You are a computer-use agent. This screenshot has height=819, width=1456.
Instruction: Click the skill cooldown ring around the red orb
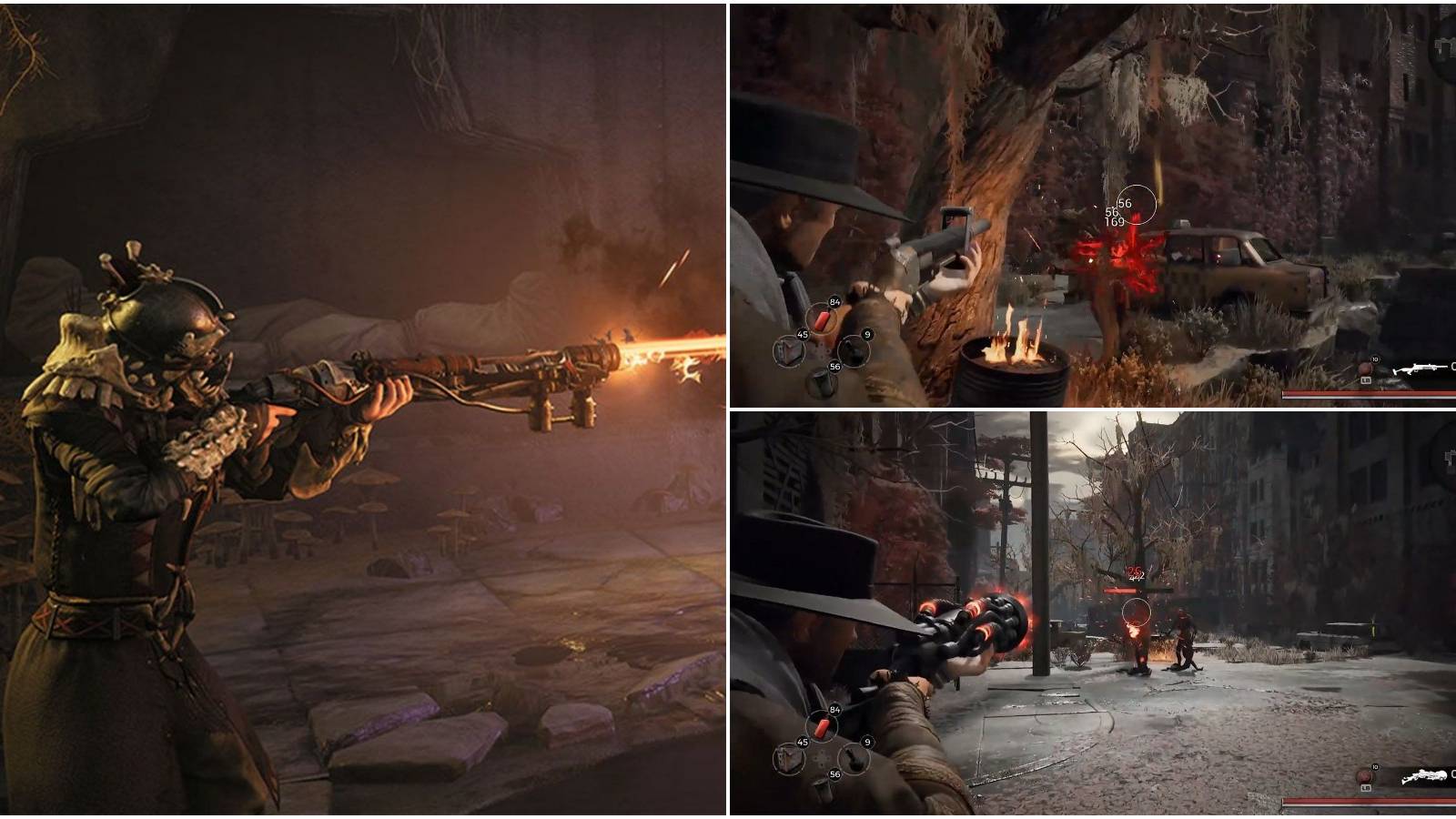point(1365,369)
